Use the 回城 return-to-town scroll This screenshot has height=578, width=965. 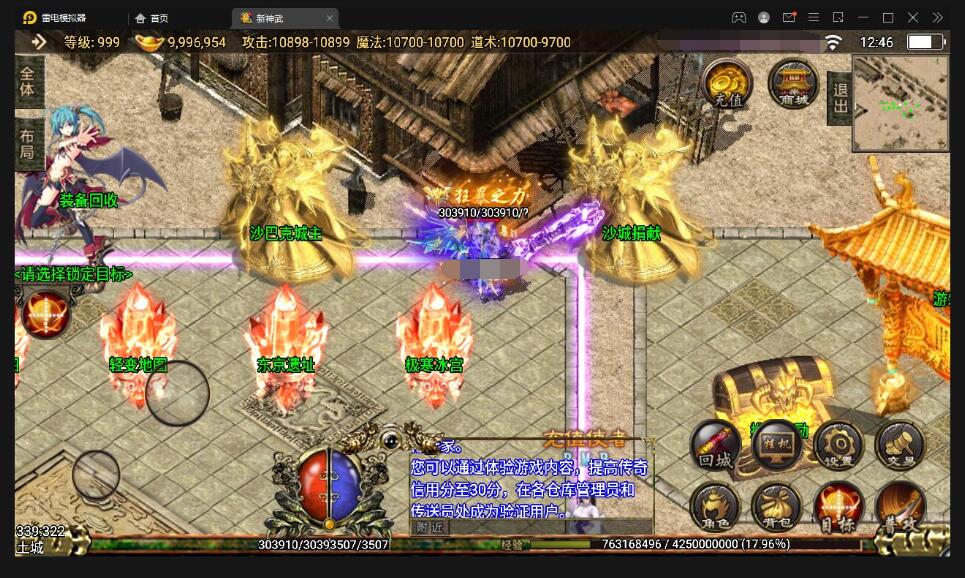pos(716,446)
